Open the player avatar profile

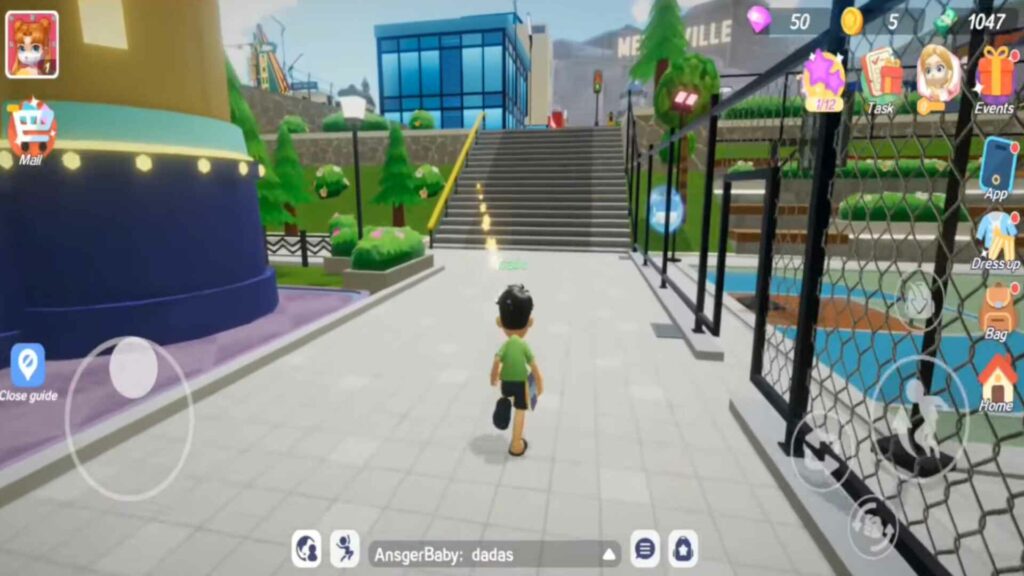pos(32,44)
